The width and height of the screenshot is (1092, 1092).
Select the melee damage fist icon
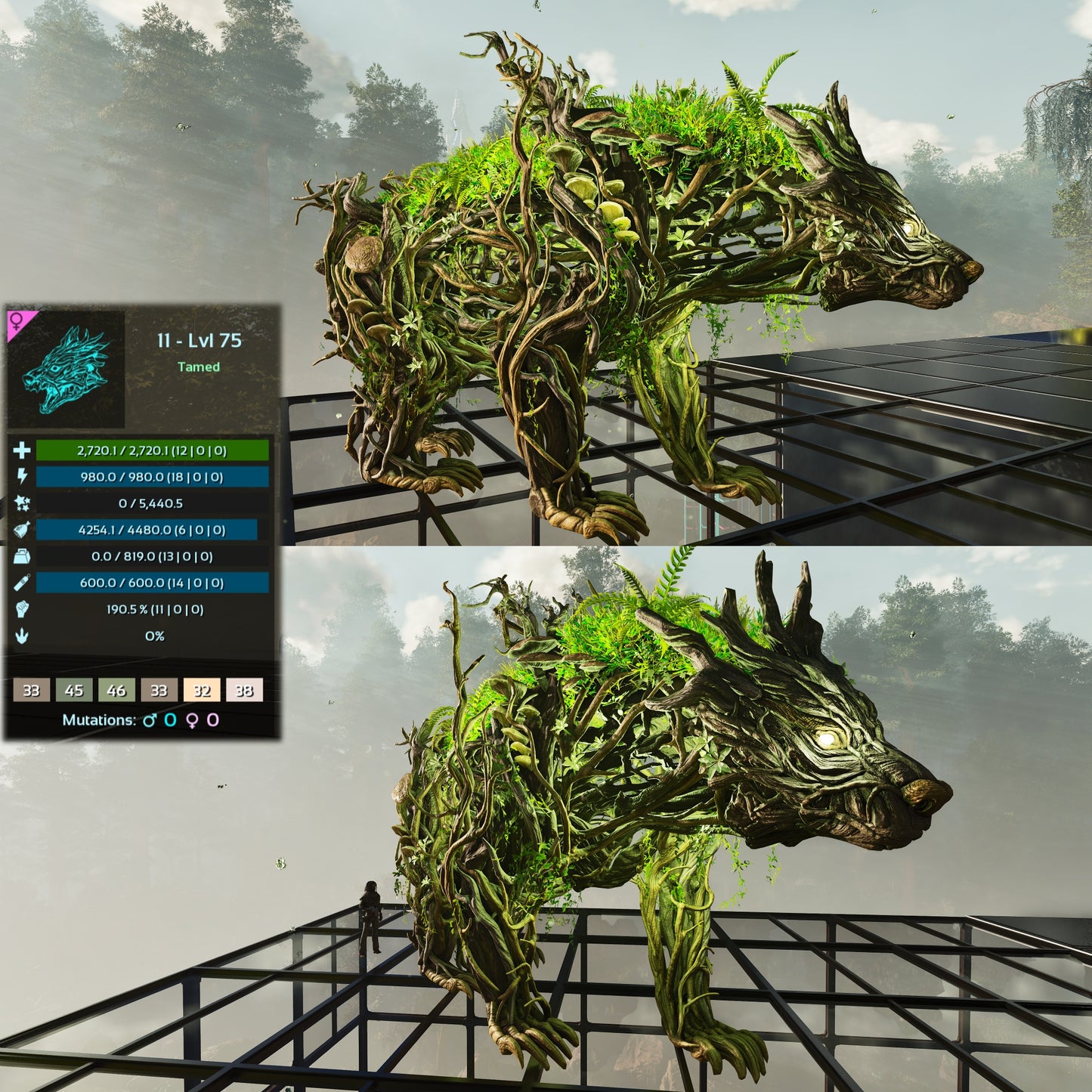tap(22, 609)
